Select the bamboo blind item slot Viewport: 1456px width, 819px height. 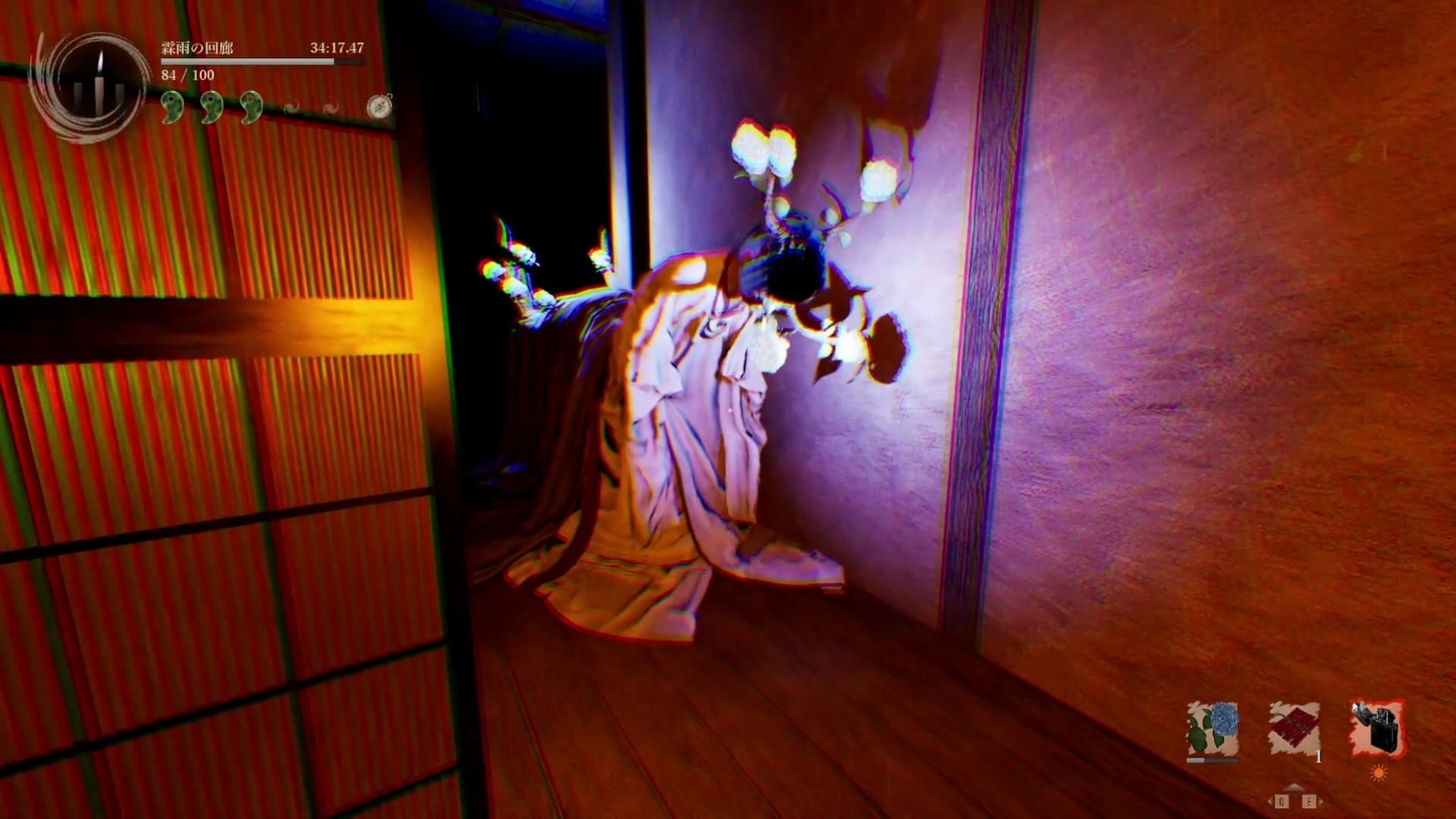pyautogui.click(x=1294, y=725)
